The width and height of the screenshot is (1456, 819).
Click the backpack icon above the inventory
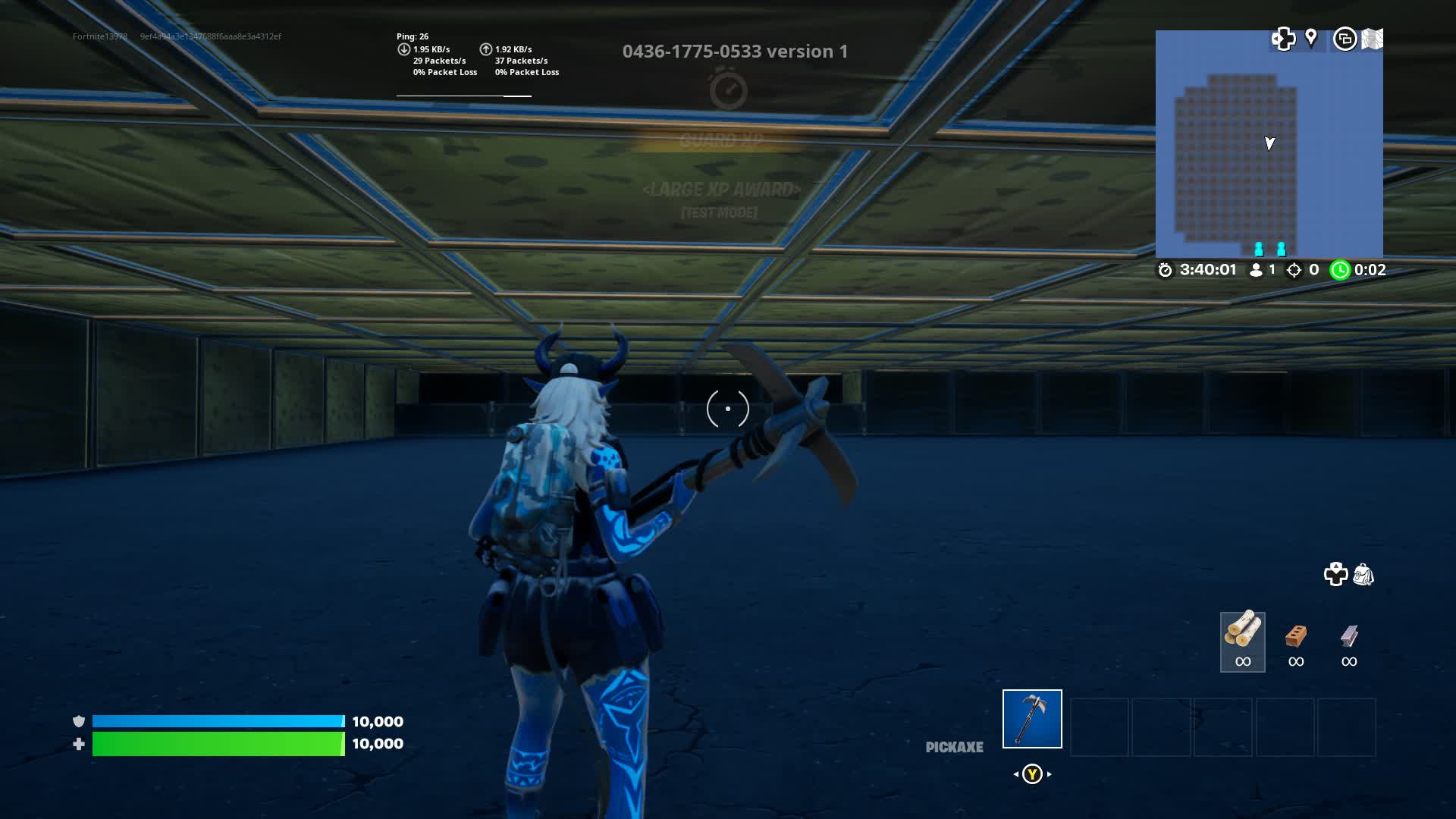coord(1363,575)
